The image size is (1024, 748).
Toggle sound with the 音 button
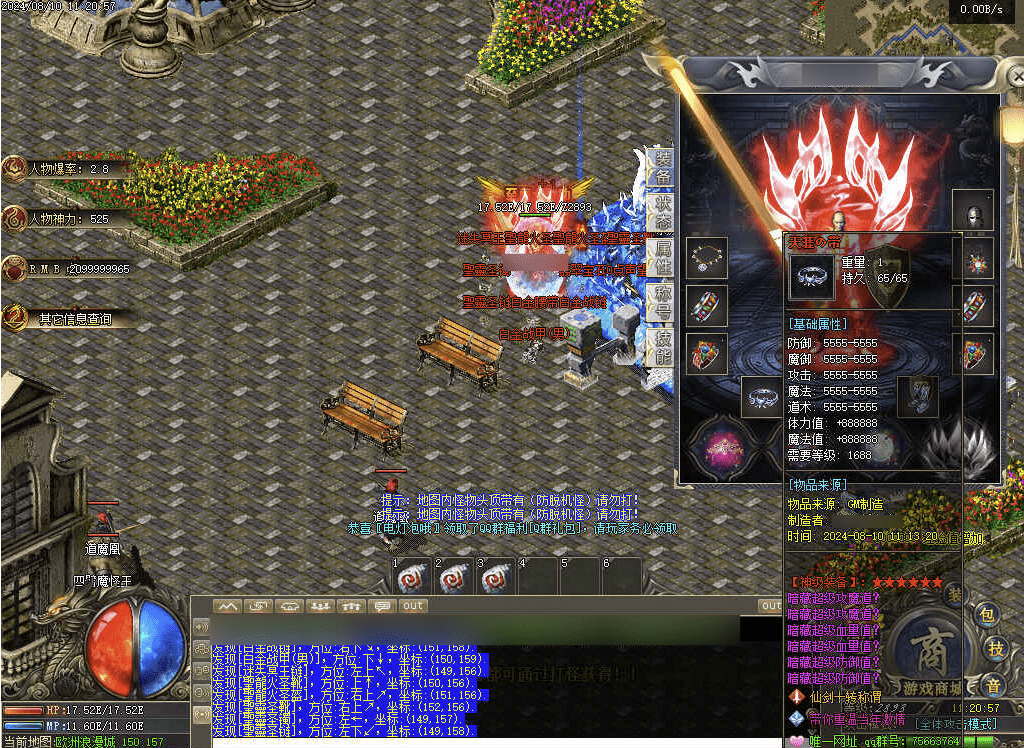992,685
